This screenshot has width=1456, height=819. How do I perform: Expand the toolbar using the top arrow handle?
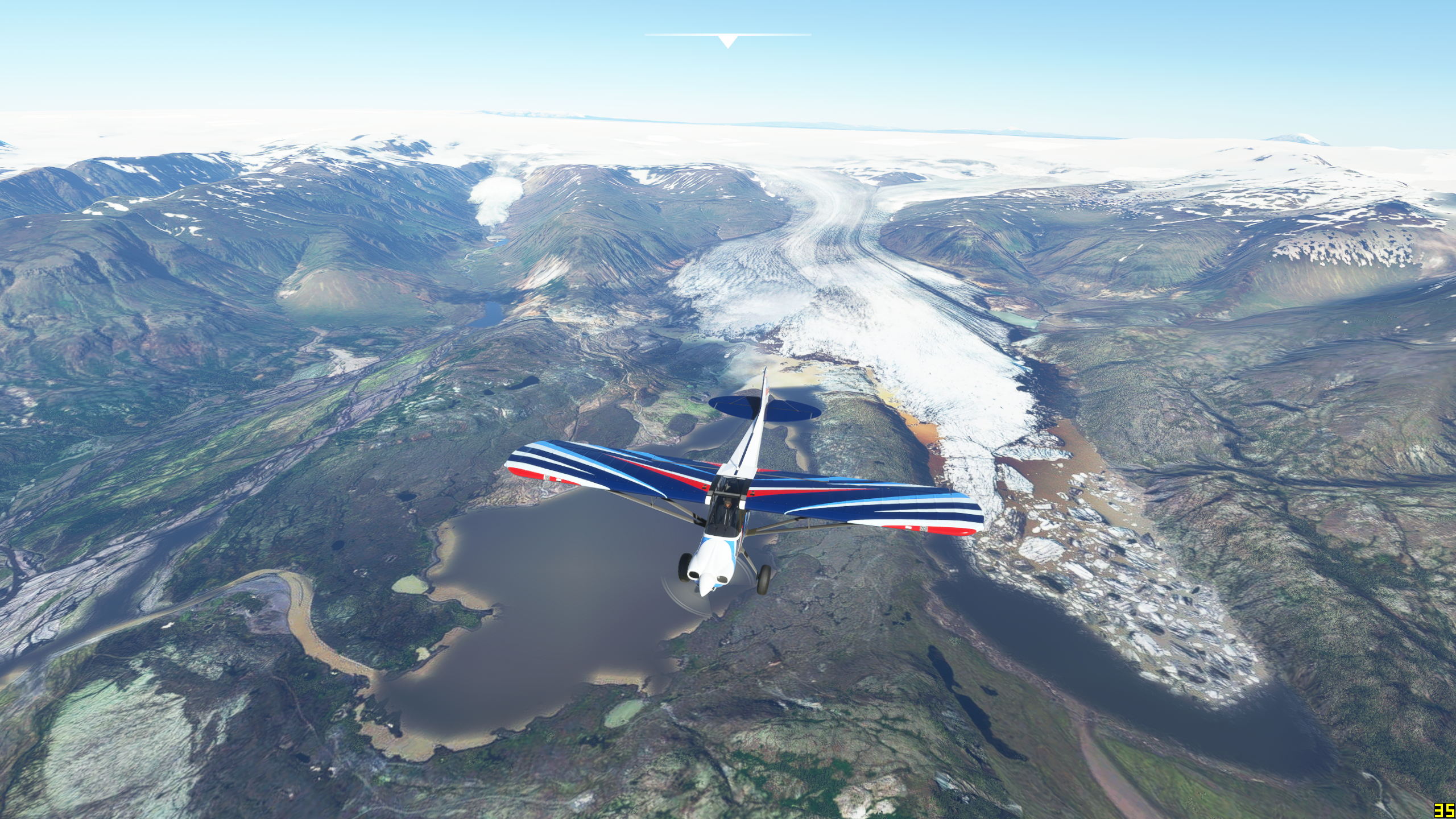727,41
